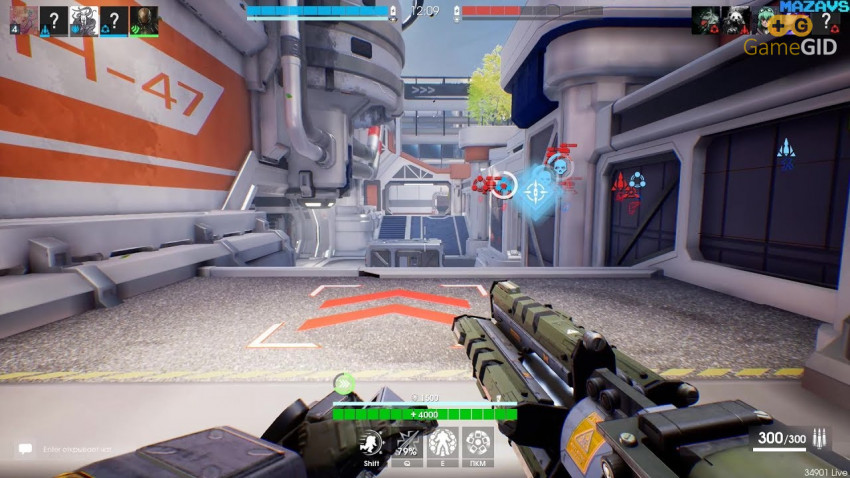Trigger the E armor shield ability
Image resolution: width=850 pixels, height=478 pixels.
[x=442, y=442]
